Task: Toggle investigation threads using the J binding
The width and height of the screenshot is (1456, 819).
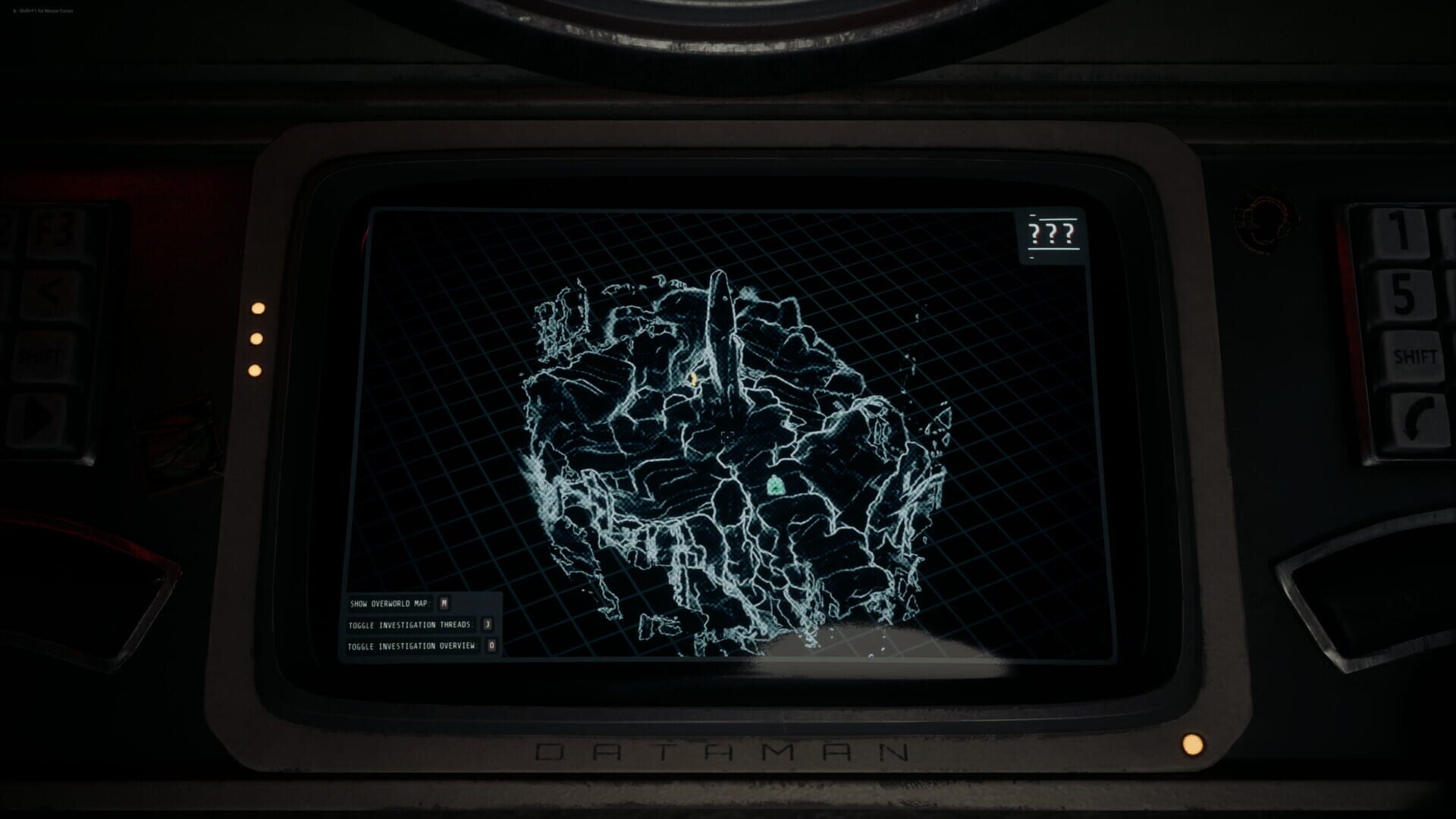Action: (486, 623)
